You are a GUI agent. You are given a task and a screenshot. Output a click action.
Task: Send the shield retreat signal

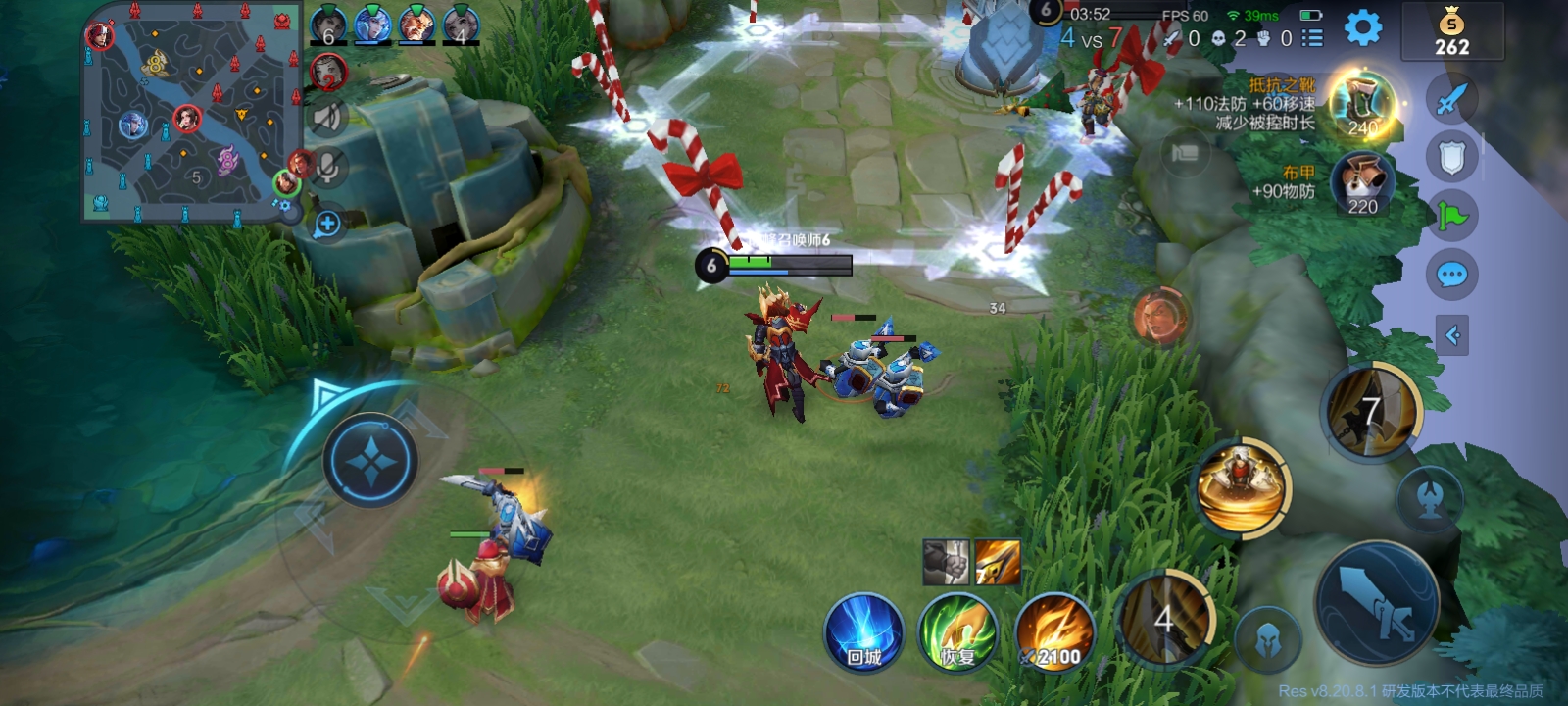(1451, 157)
